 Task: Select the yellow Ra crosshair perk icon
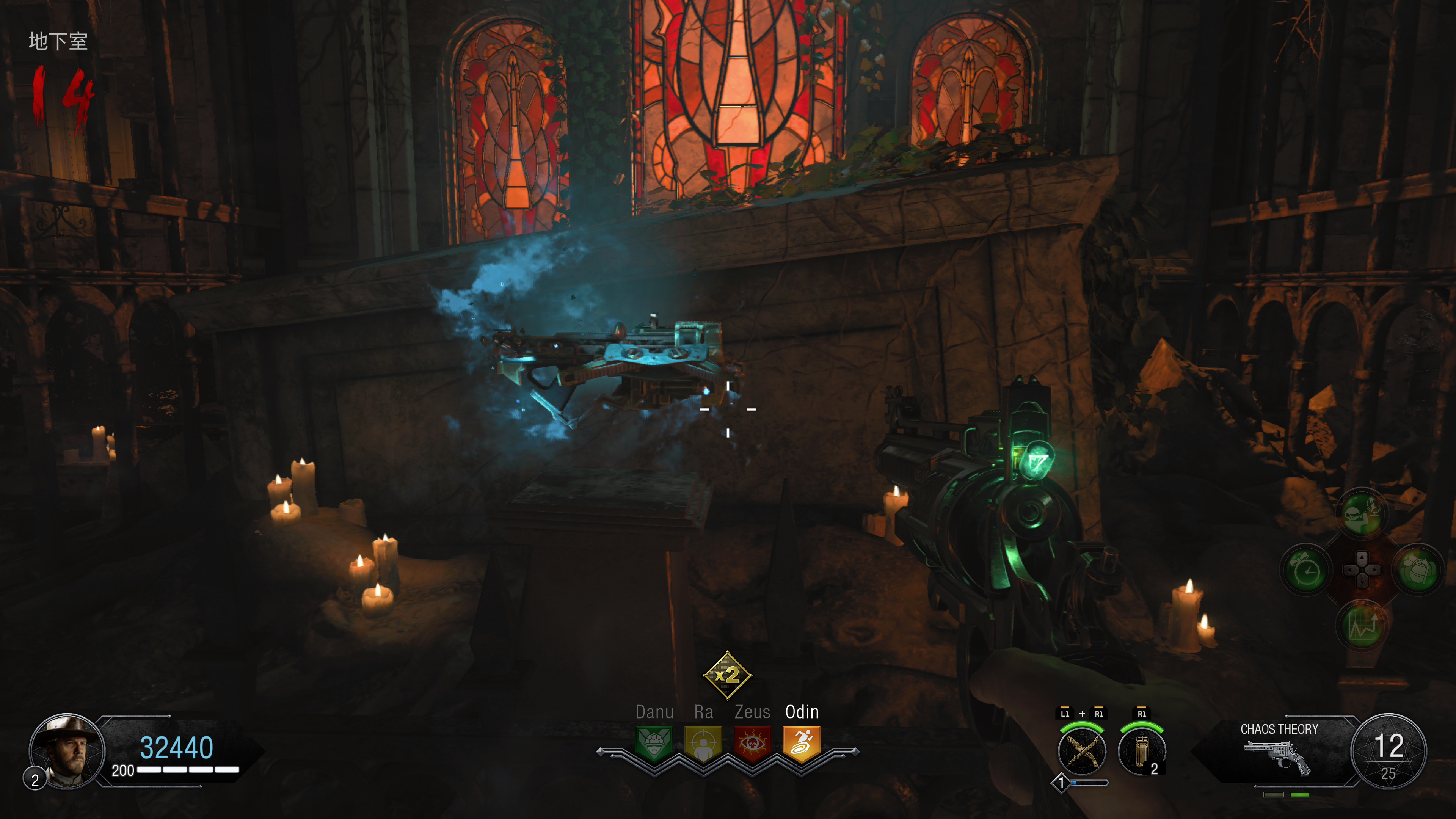point(703,743)
